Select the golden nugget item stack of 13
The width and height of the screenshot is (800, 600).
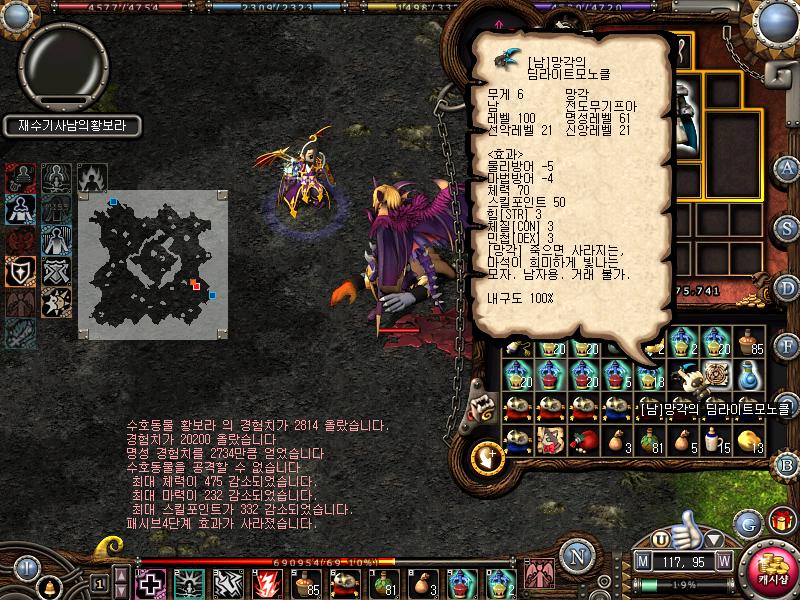point(748,440)
